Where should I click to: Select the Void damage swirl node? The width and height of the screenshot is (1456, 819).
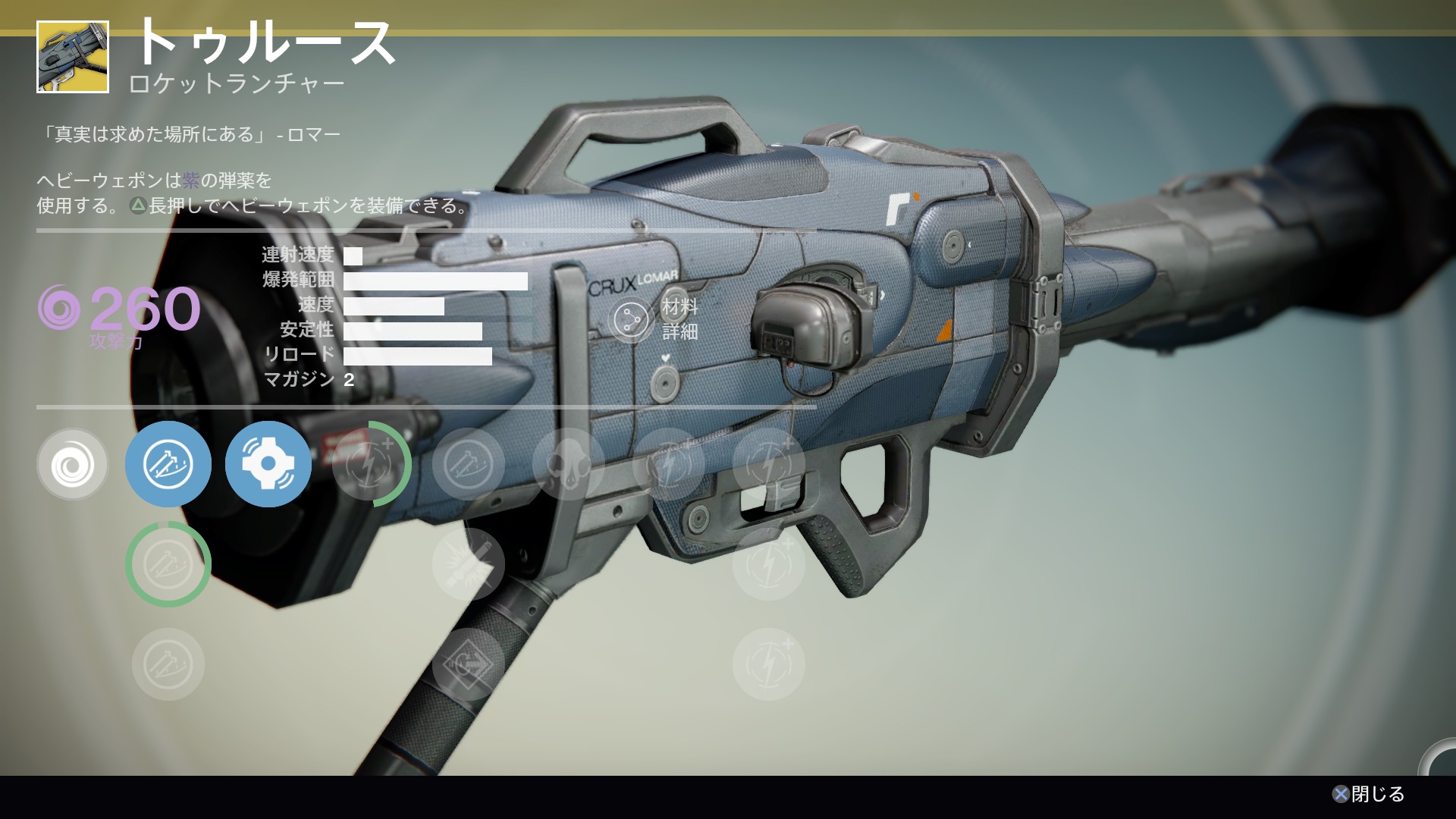[x=73, y=464]
